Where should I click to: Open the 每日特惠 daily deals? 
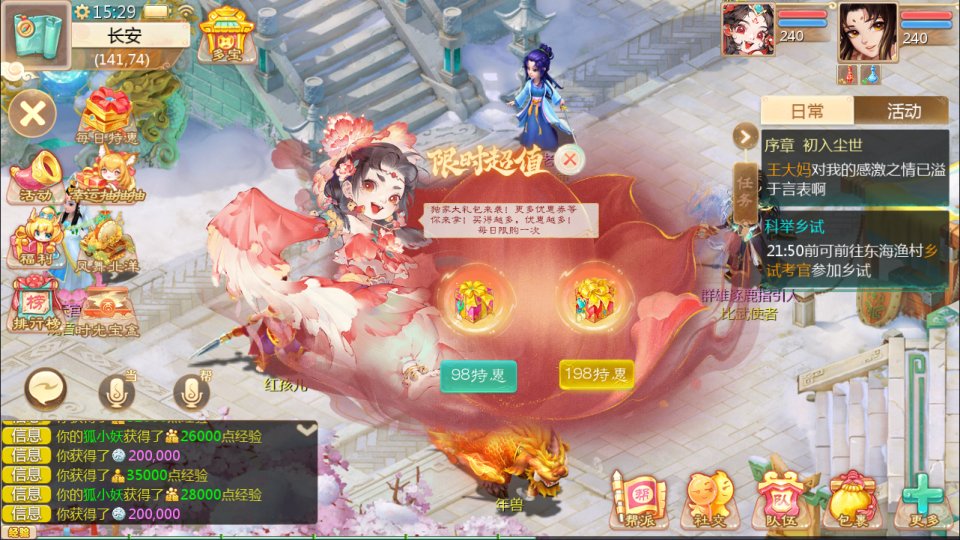coord(108,117)
